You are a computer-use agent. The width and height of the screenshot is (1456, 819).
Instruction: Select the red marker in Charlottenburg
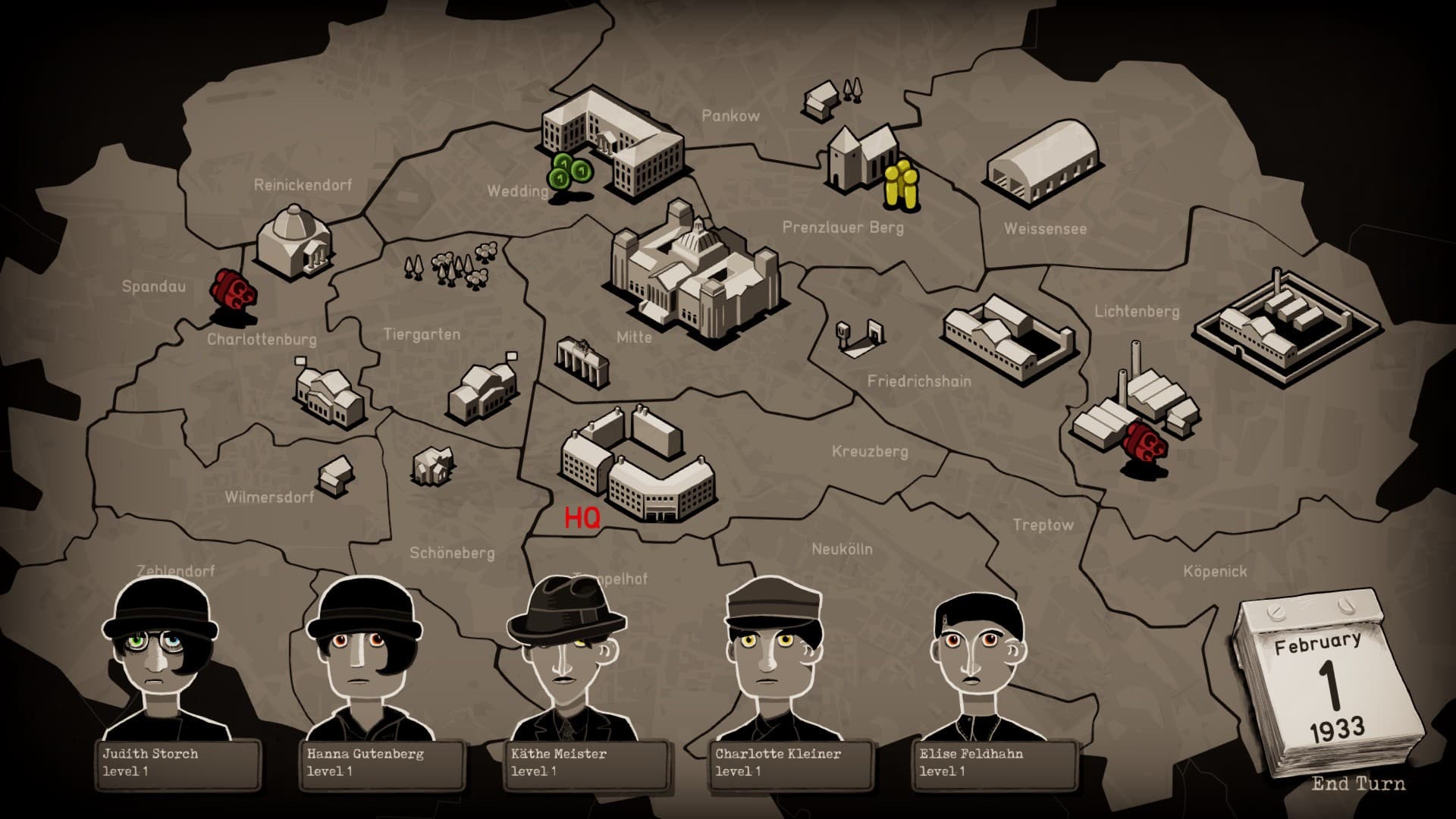tap(234, 290)
